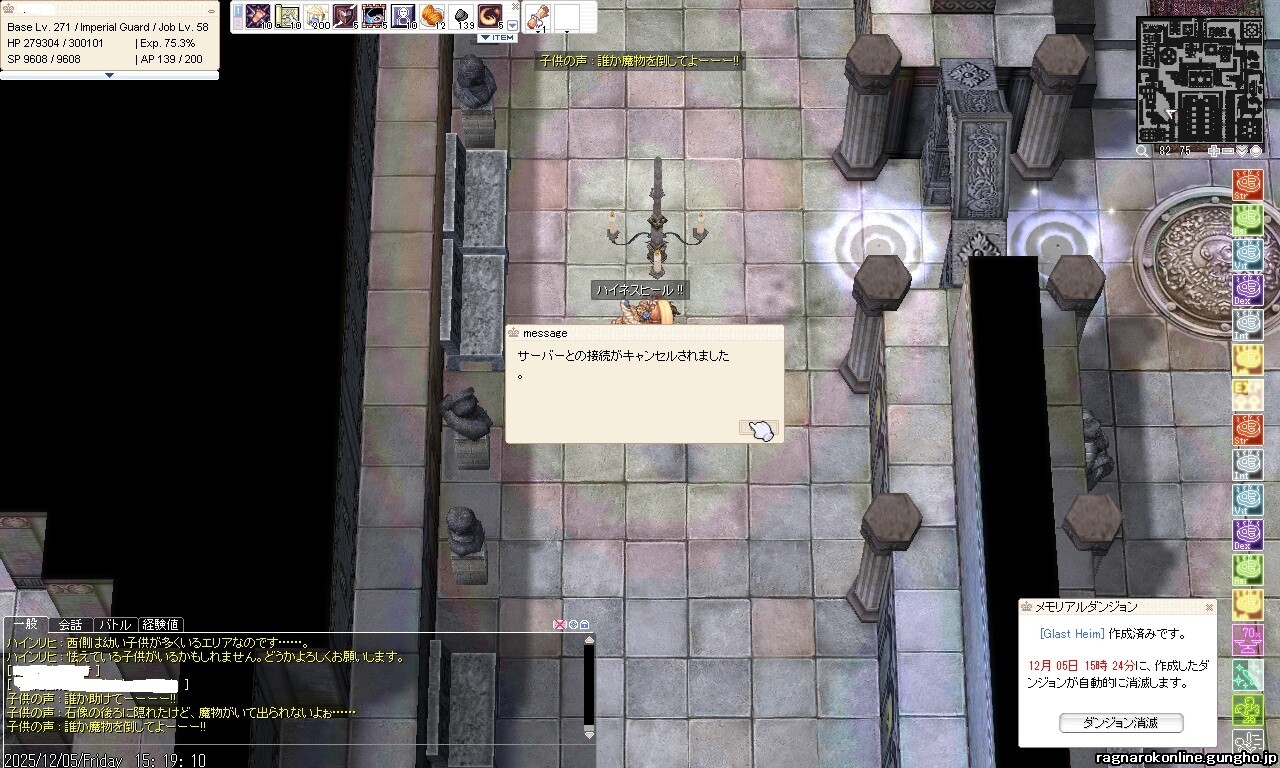1280x768 pixels.
Task: Select the dark stone item with 139 count
Action: point(461,16)
